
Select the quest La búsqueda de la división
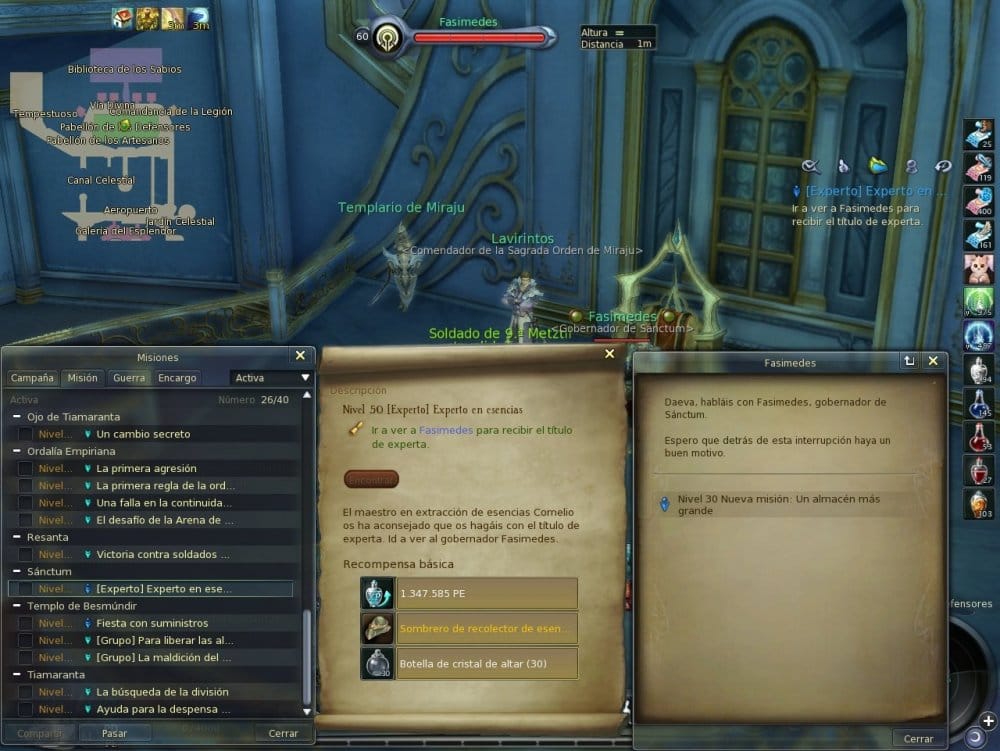pos(162,692)
